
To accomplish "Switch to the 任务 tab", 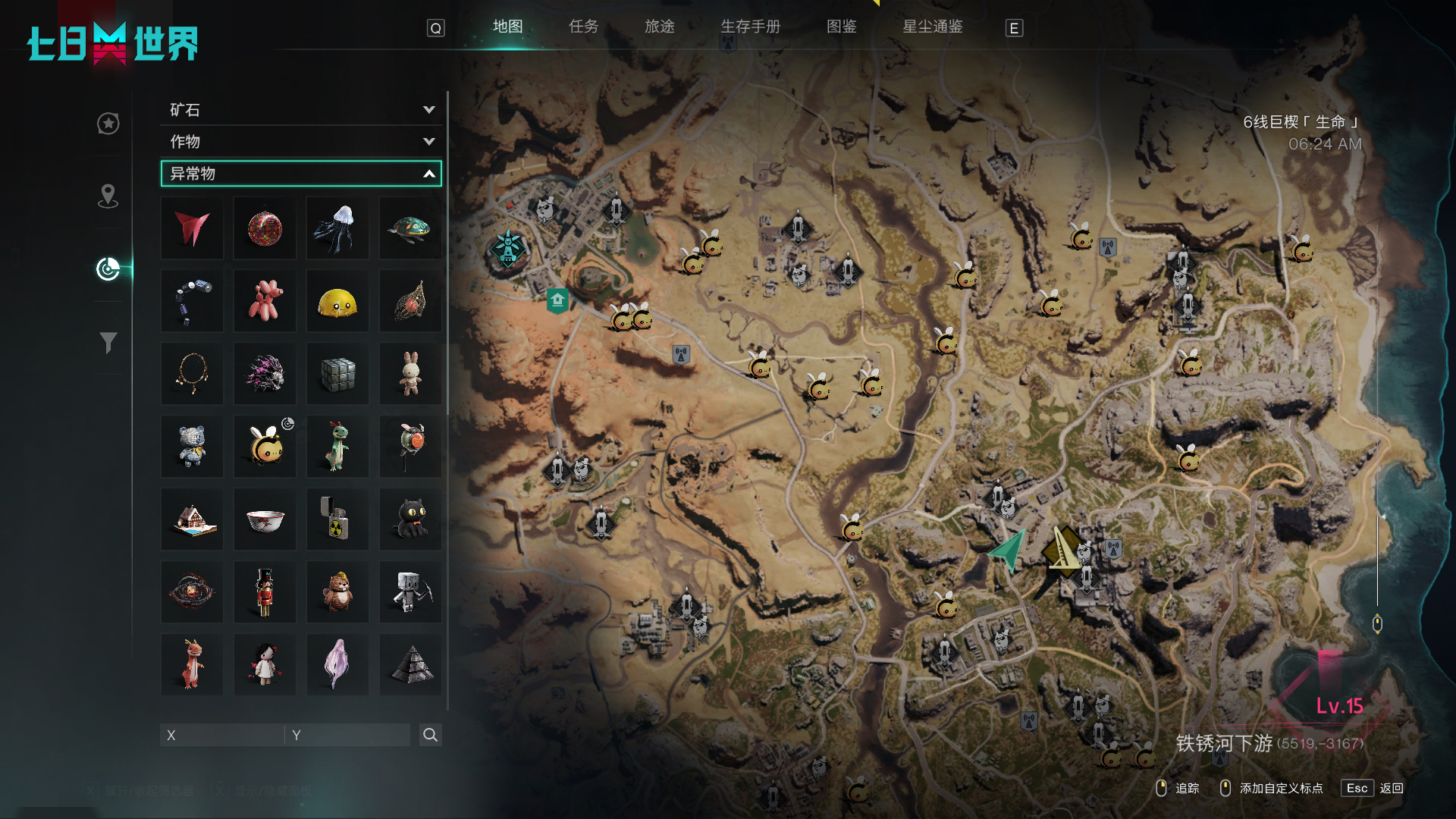I will pos(583,27).
